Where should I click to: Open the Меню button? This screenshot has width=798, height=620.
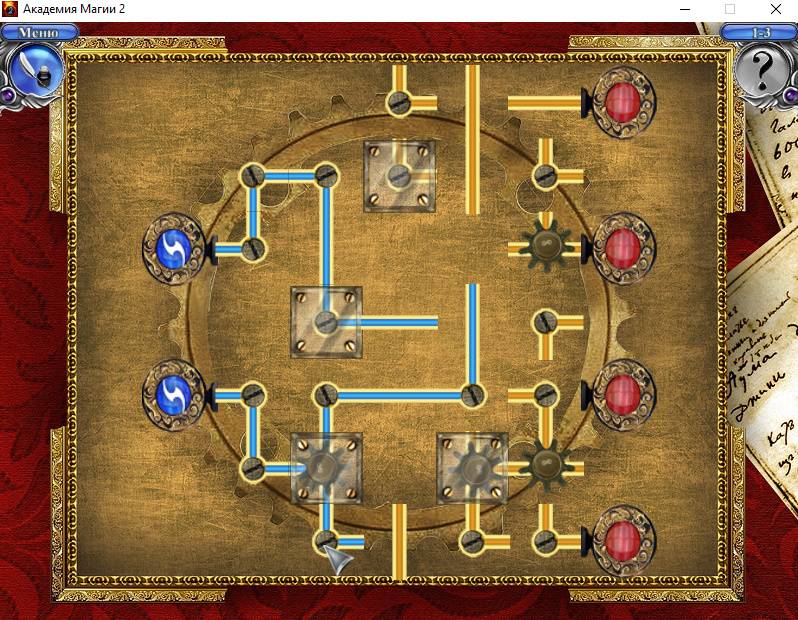[x=33, y=32]
